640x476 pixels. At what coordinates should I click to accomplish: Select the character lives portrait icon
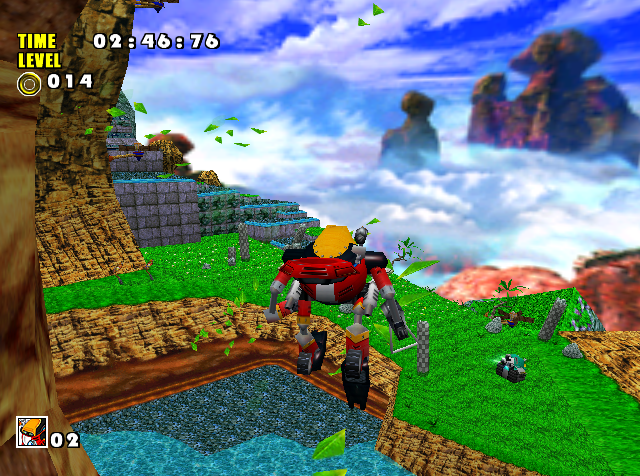coord(30,432)
